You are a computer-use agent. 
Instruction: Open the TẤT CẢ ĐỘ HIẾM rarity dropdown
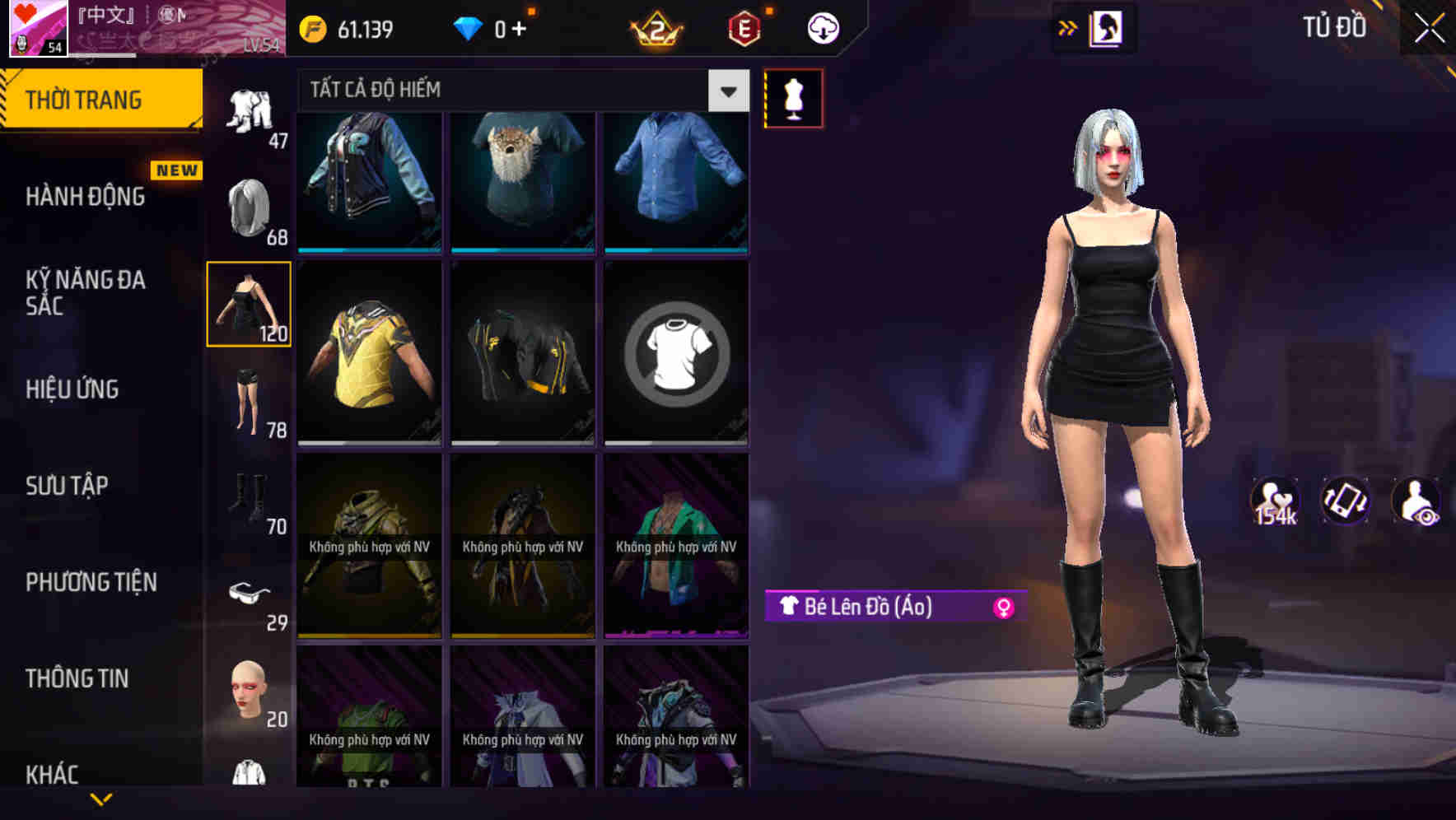click(519, 90)
